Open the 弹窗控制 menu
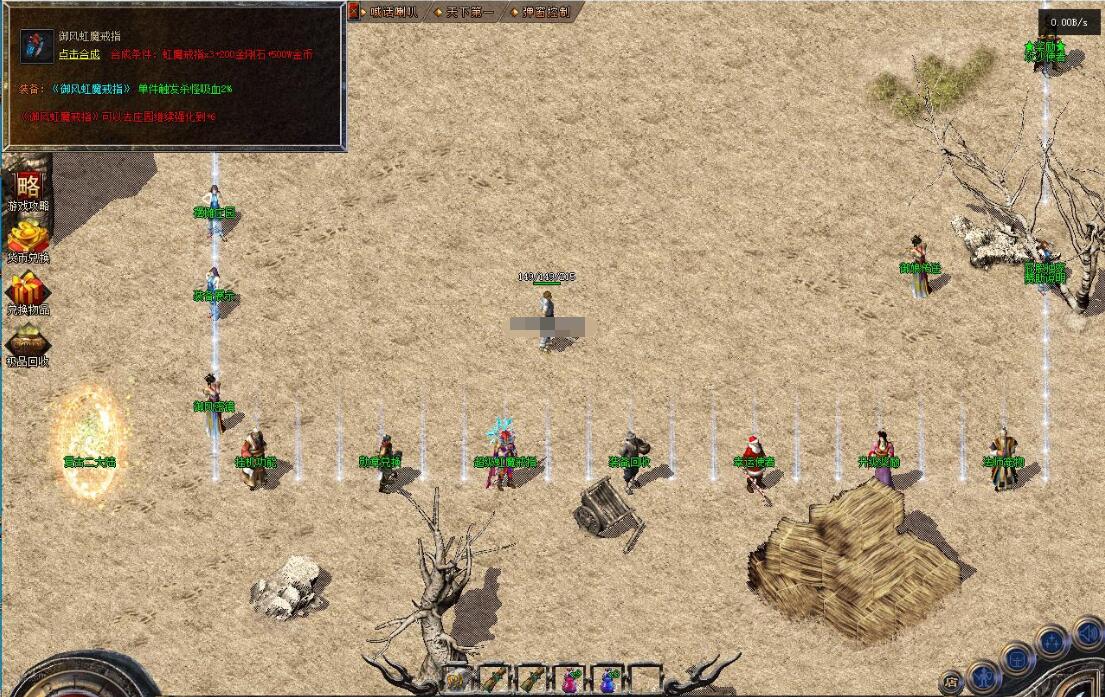The height and width of the screenshot is (697, 1105). point(545,12)
